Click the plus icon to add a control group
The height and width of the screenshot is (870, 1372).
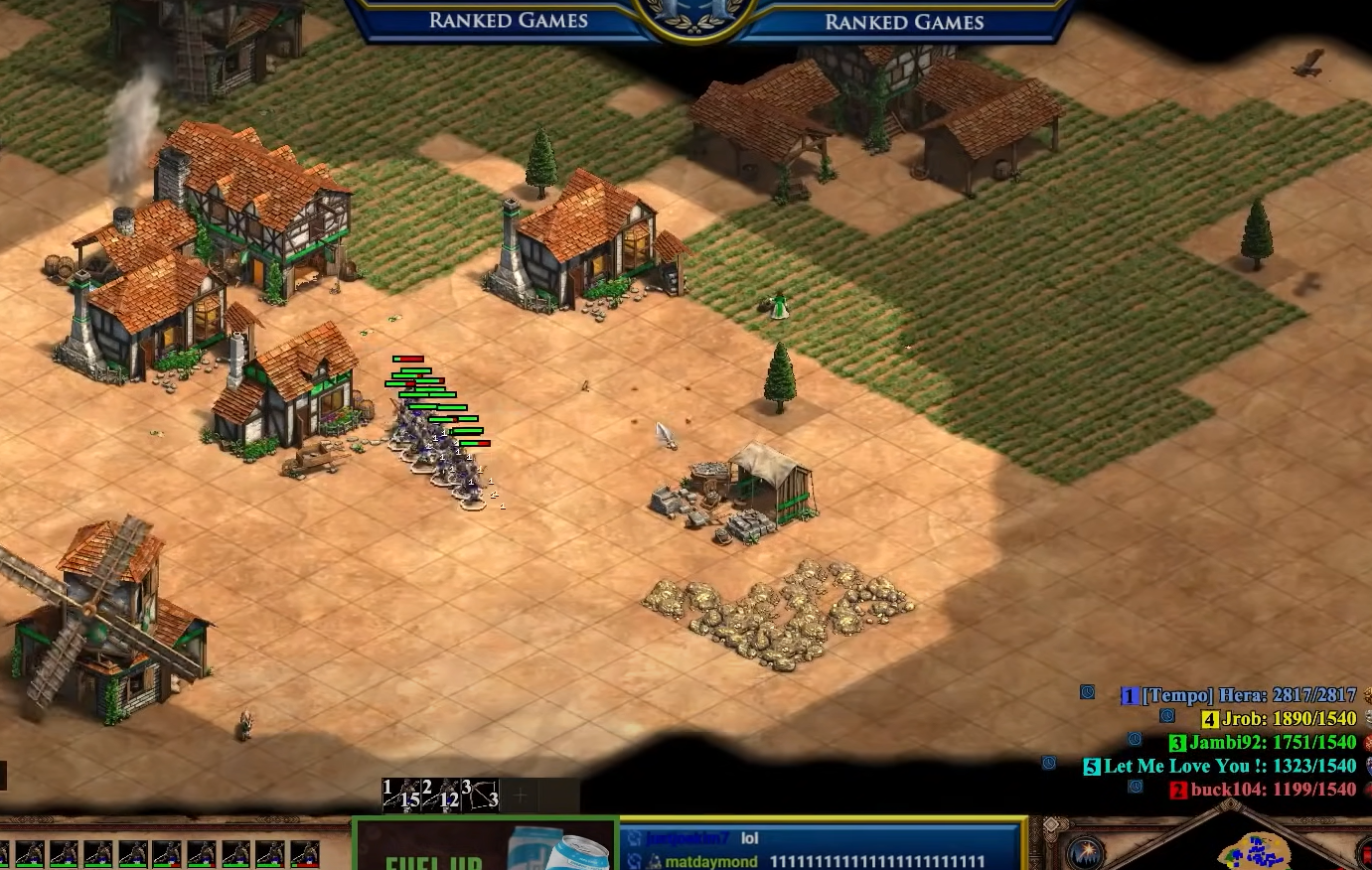point(520,795)
